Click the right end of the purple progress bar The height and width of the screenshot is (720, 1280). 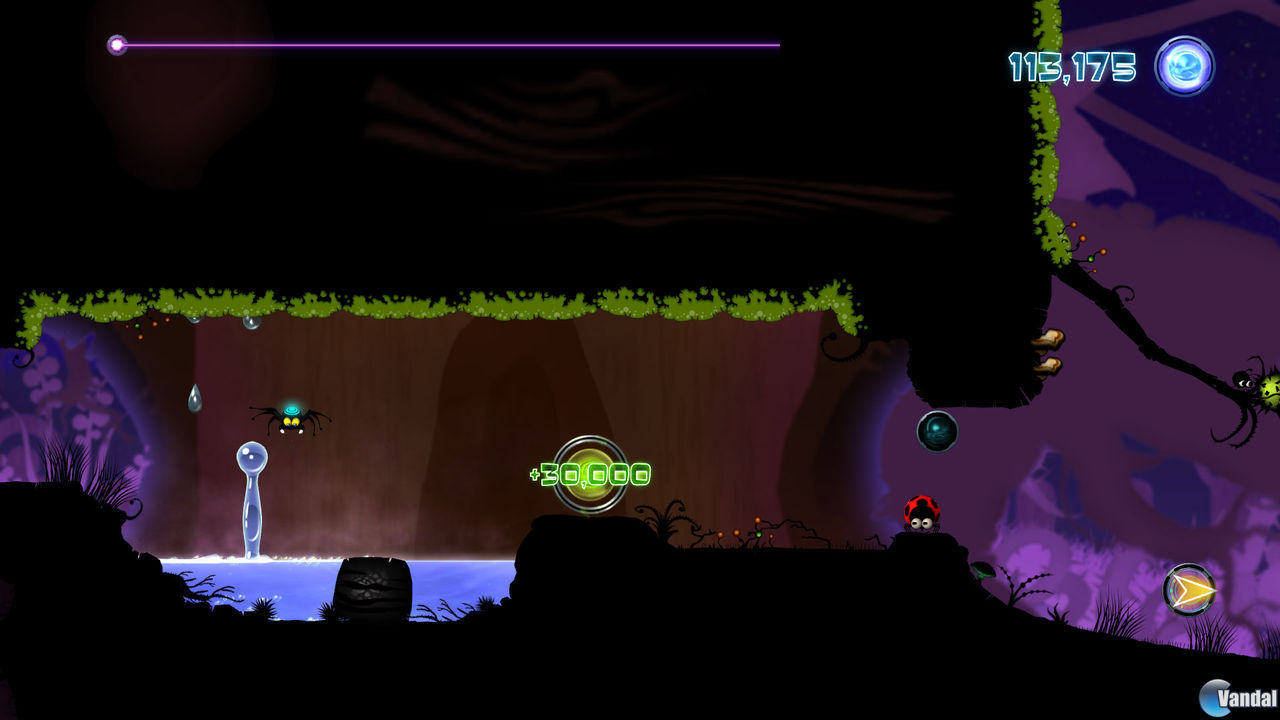[x=778, y=44]
